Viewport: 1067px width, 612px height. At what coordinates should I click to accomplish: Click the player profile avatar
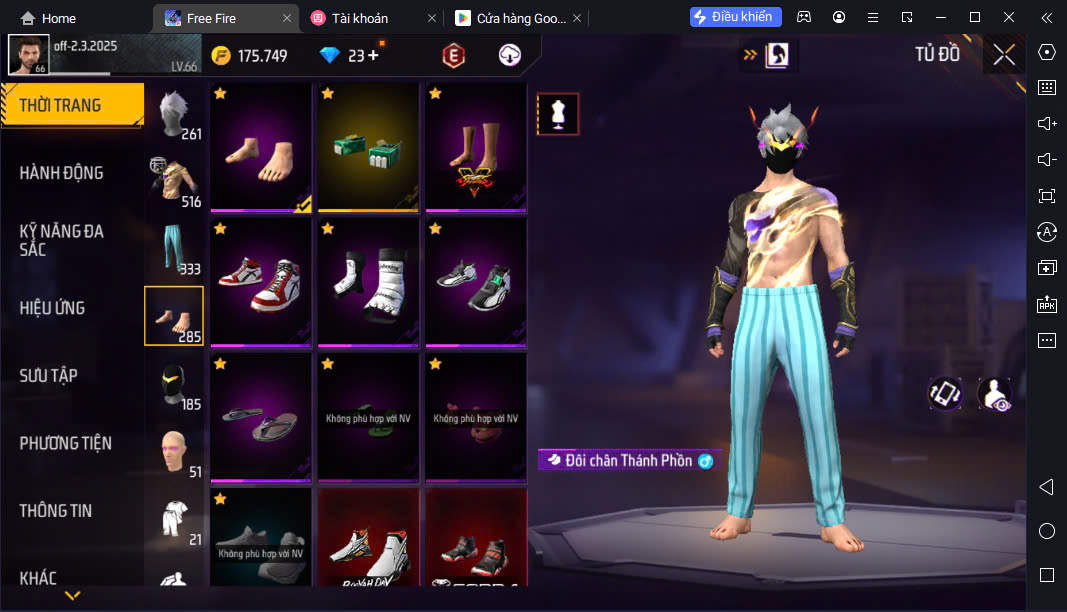[x=28, y=55]
